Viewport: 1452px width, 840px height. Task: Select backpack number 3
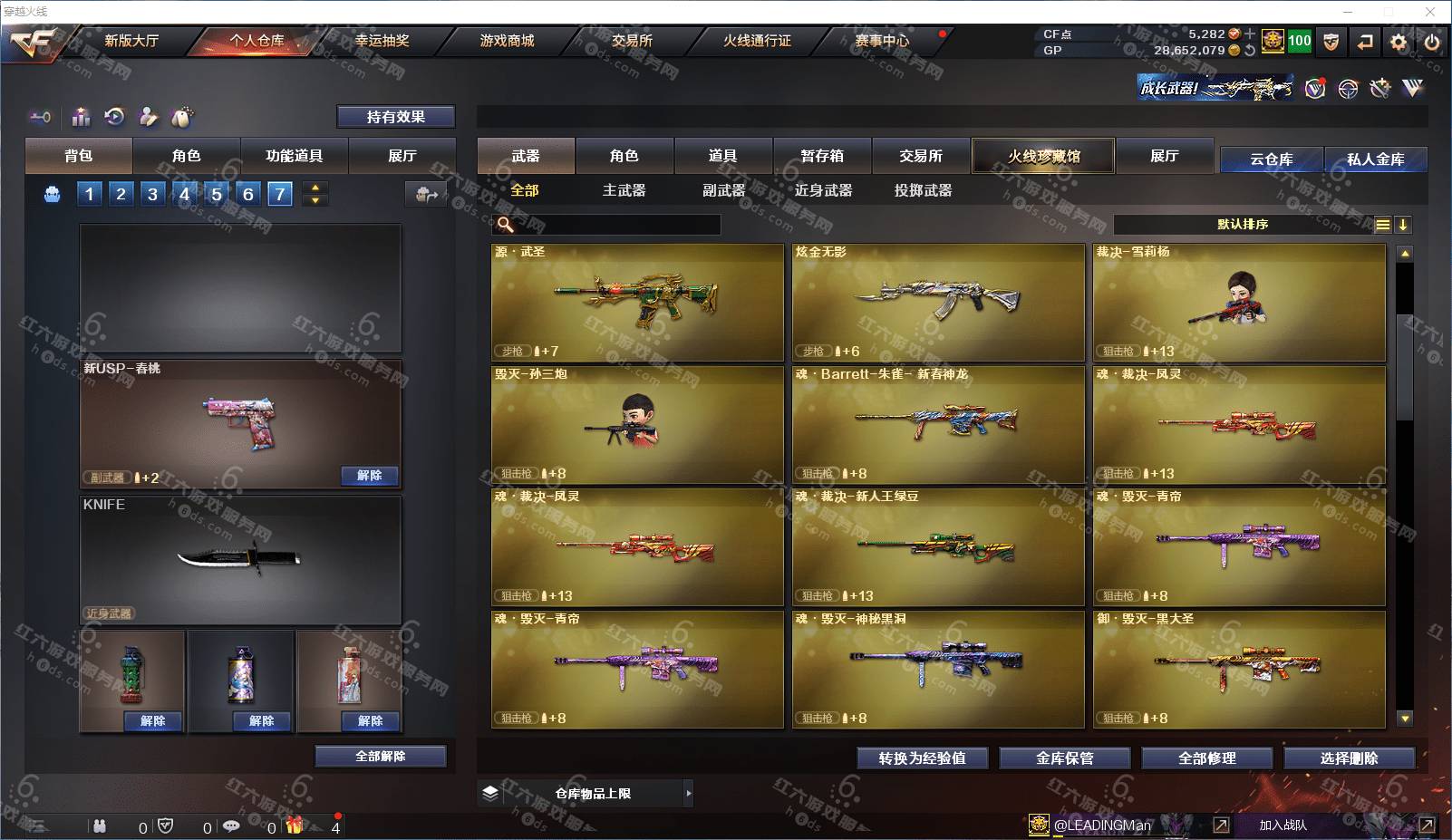[x=152, y=193]
